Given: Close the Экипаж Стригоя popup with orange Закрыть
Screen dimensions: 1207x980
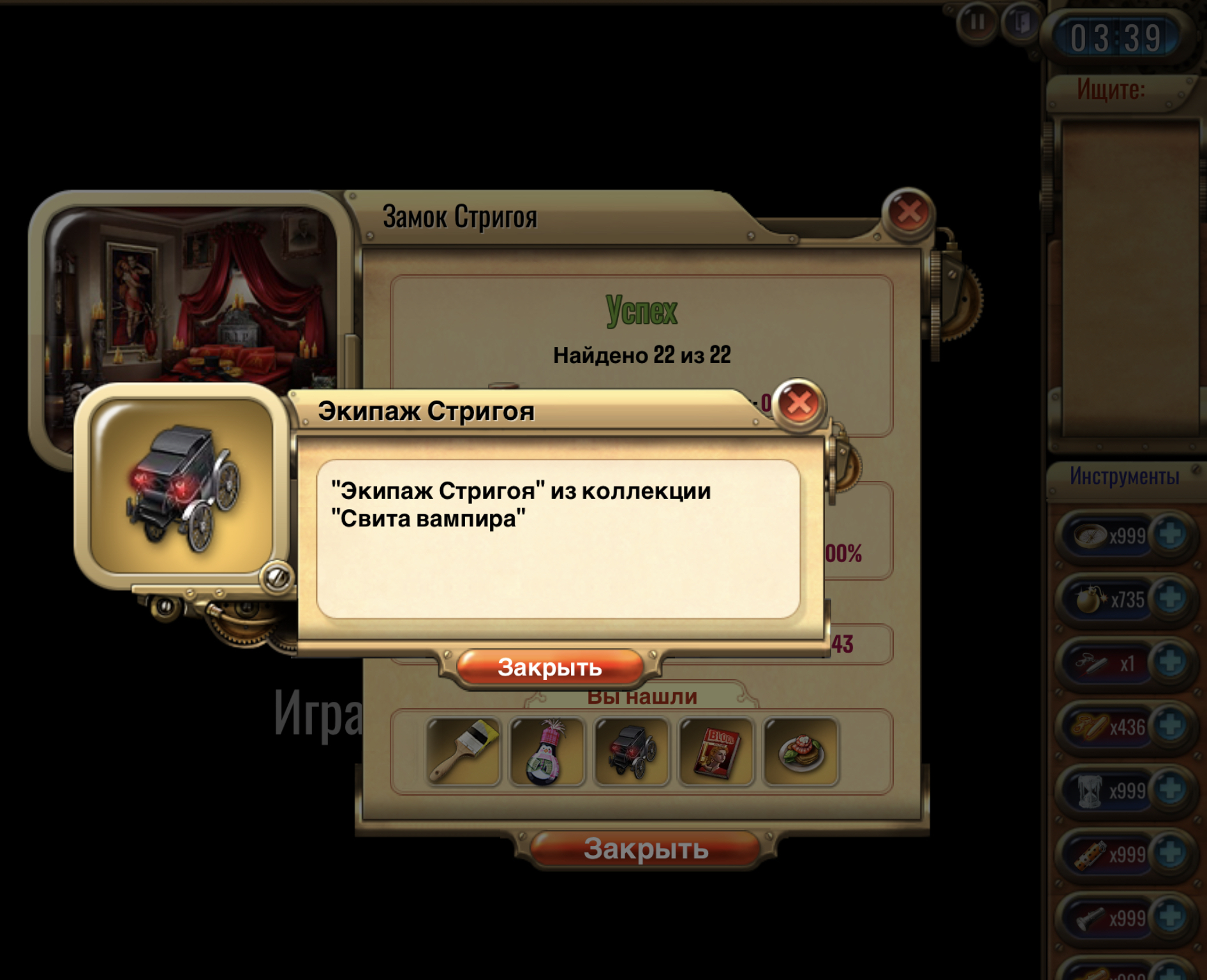Looking at the screenshot, I should [x=549, y=667].
